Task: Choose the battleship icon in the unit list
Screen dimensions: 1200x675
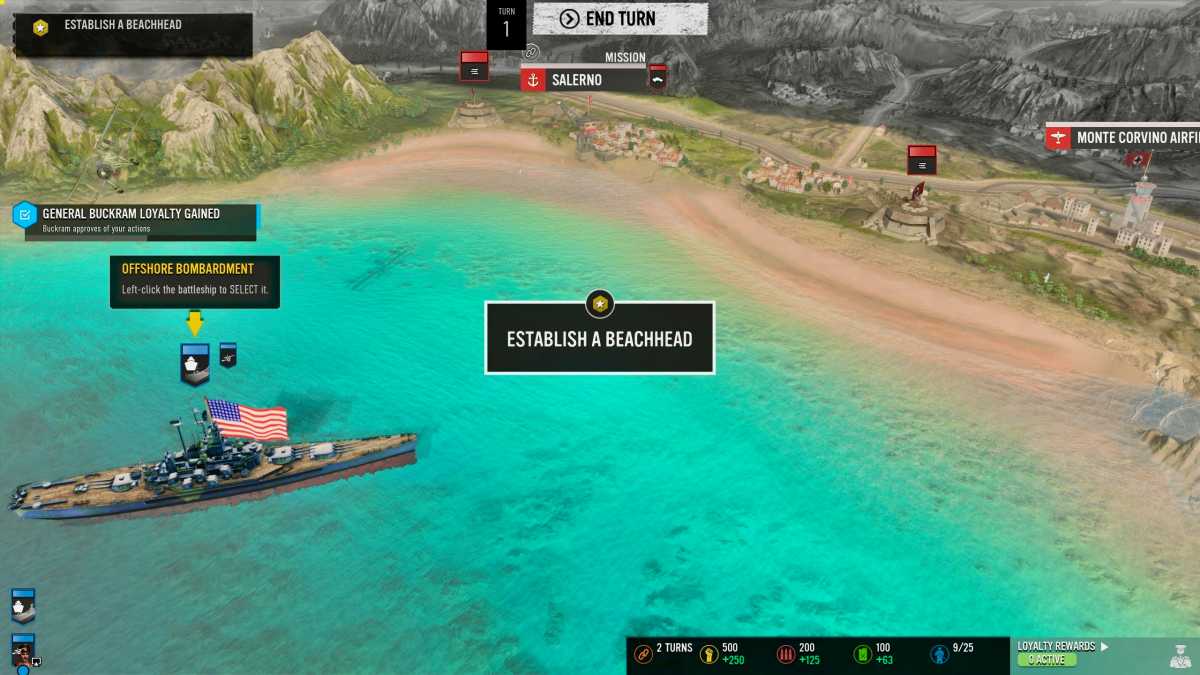Action: 23,606
